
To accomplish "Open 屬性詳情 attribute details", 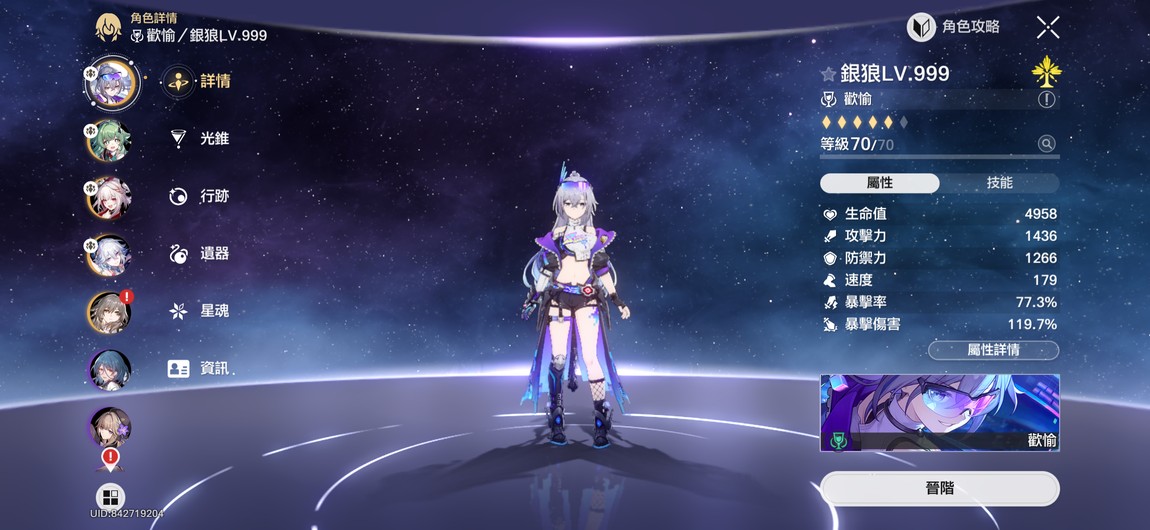I will [x=993, y=350].
